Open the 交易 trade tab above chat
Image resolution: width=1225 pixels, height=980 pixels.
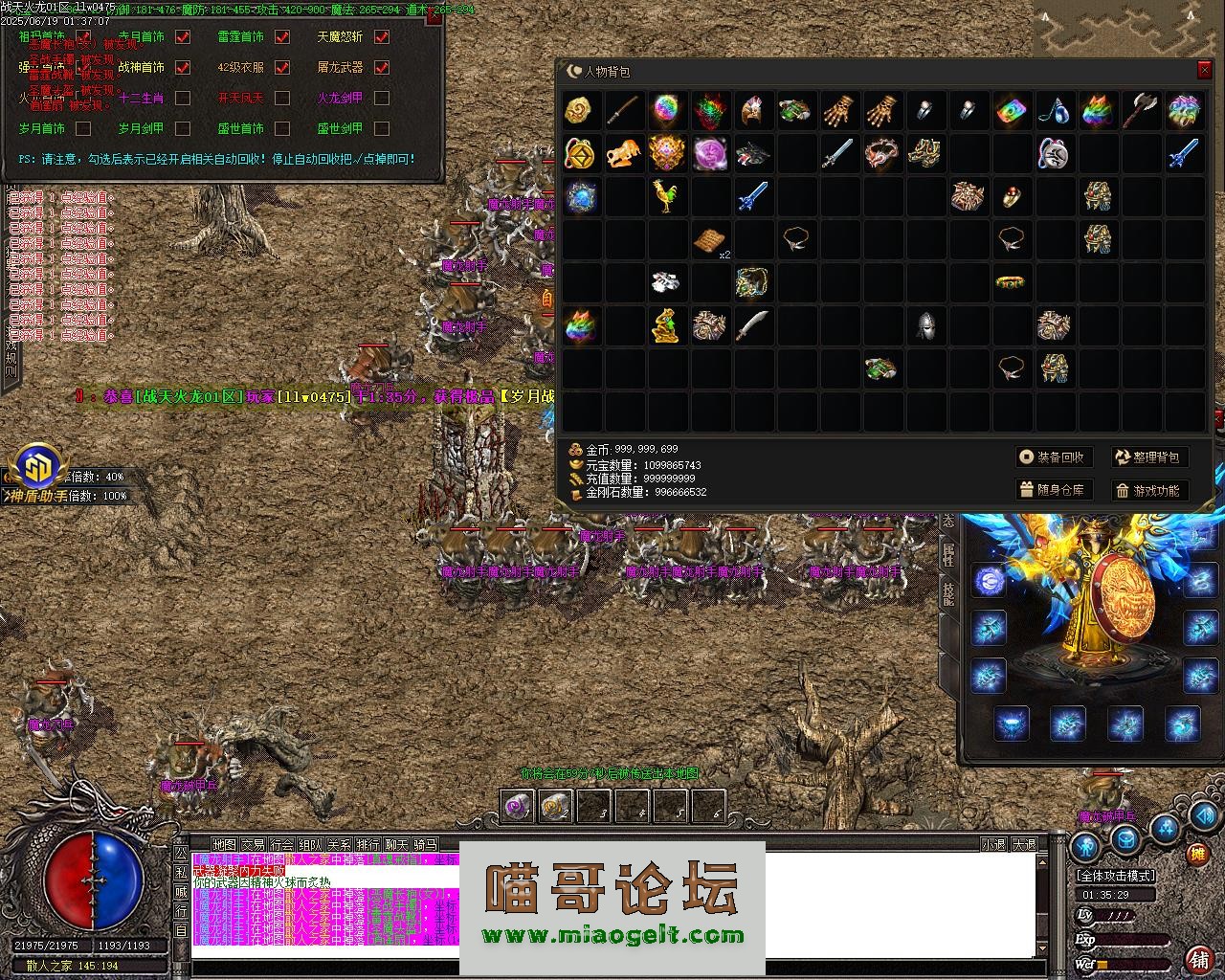click(x=253, y=845)
